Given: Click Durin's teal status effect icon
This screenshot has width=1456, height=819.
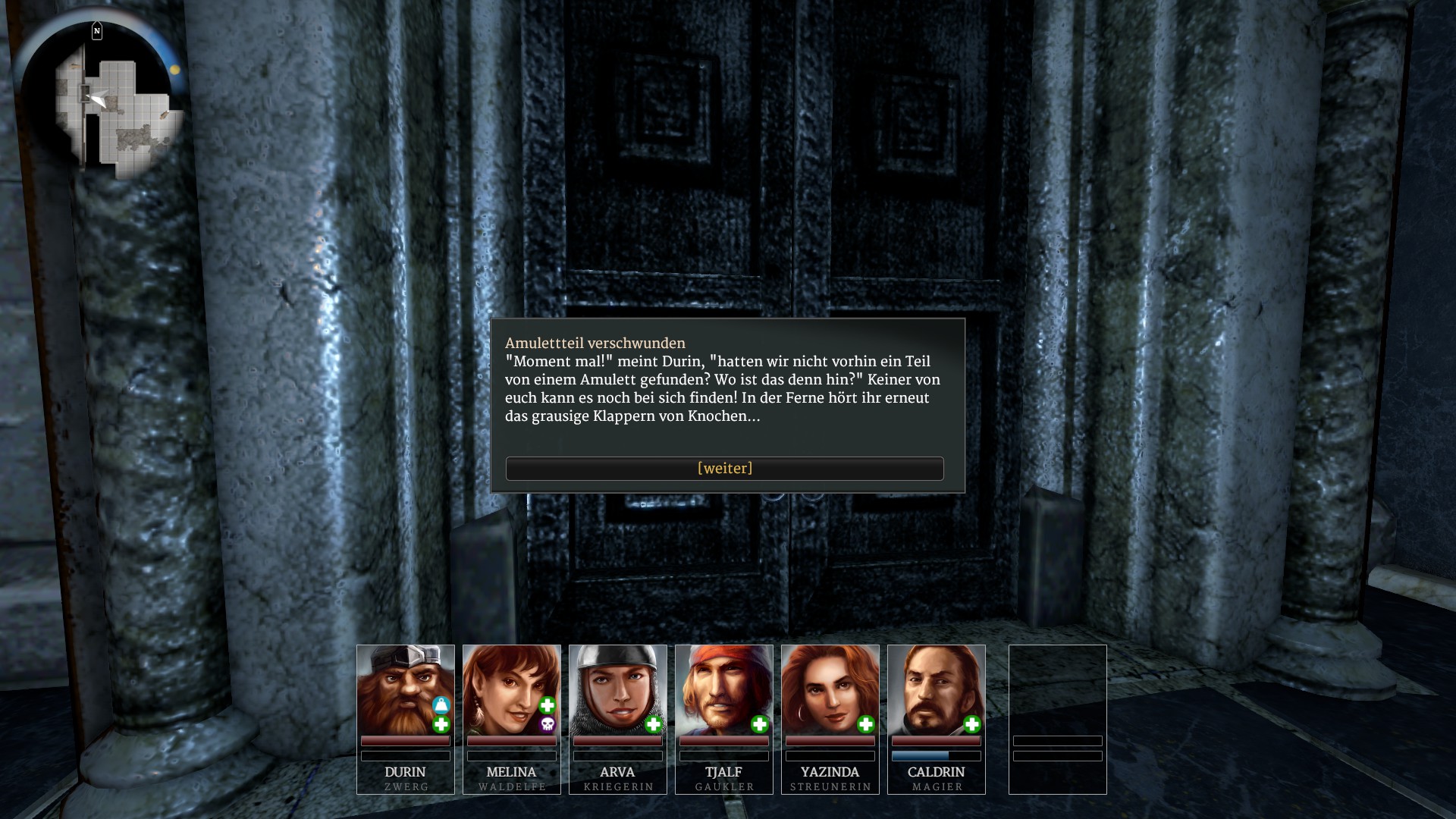Looking at the screenshot, I should [441, 705].
